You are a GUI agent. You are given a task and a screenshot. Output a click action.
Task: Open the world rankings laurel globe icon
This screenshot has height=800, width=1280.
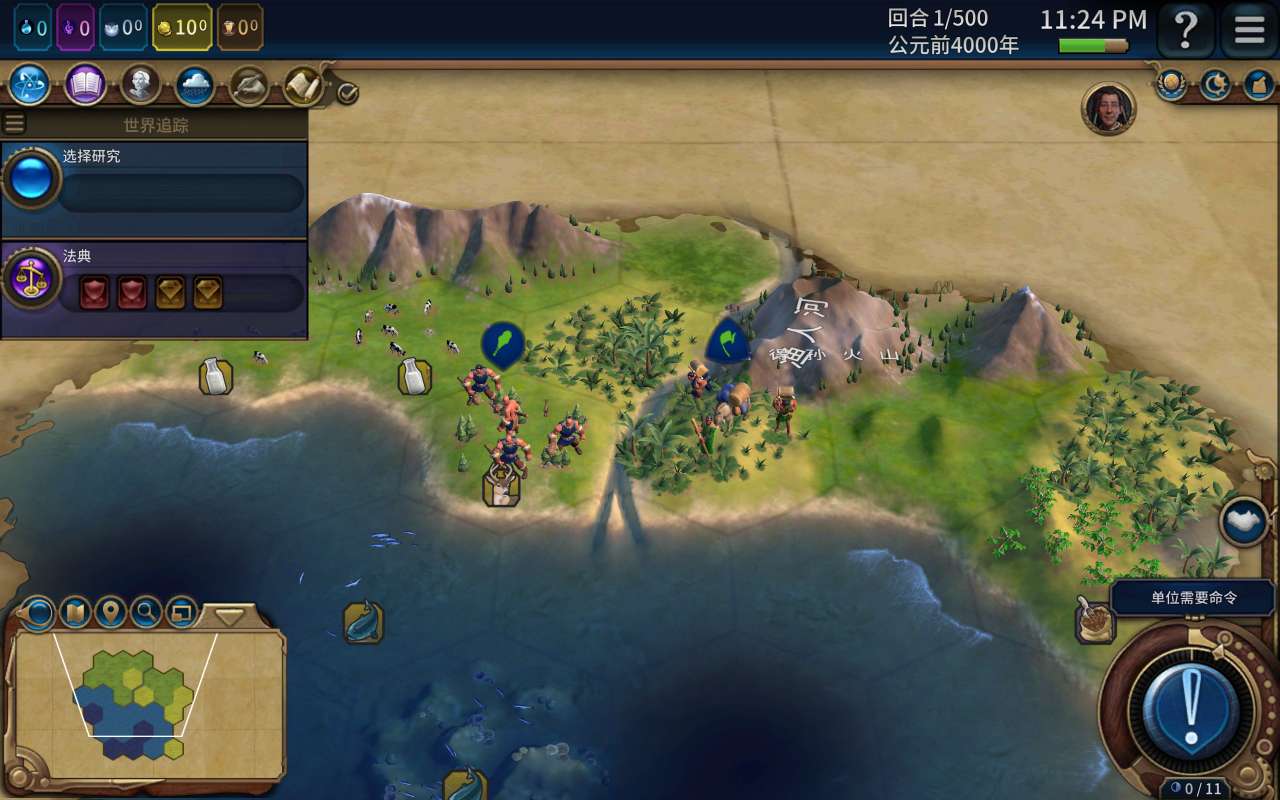click(x=1168, y=85)
